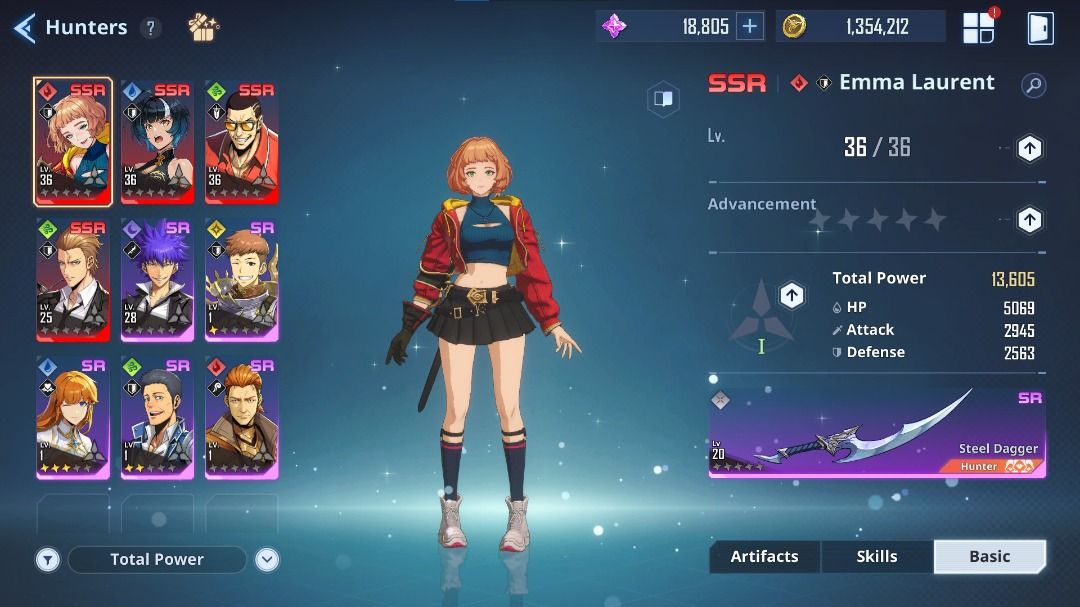Upgrade Advancement with its arrow button
1080x607 pixels.
1029,219
